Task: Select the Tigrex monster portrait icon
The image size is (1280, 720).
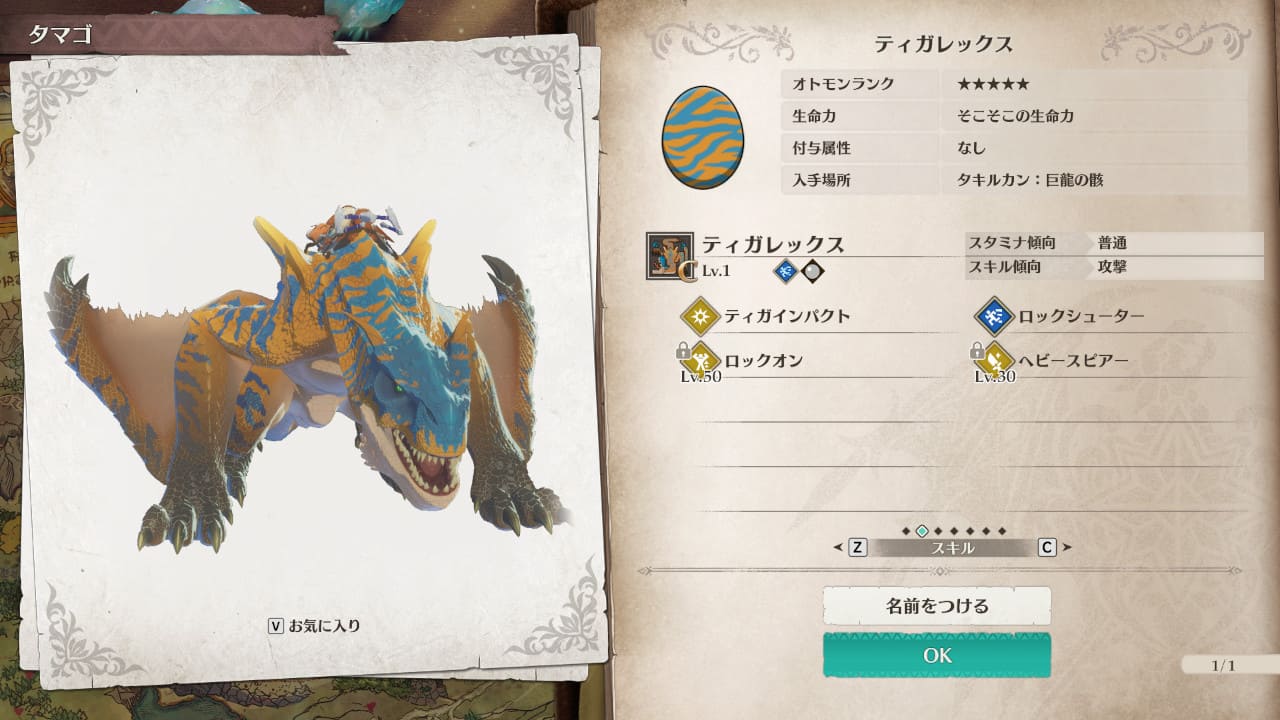Action: [x=670, y=256]
